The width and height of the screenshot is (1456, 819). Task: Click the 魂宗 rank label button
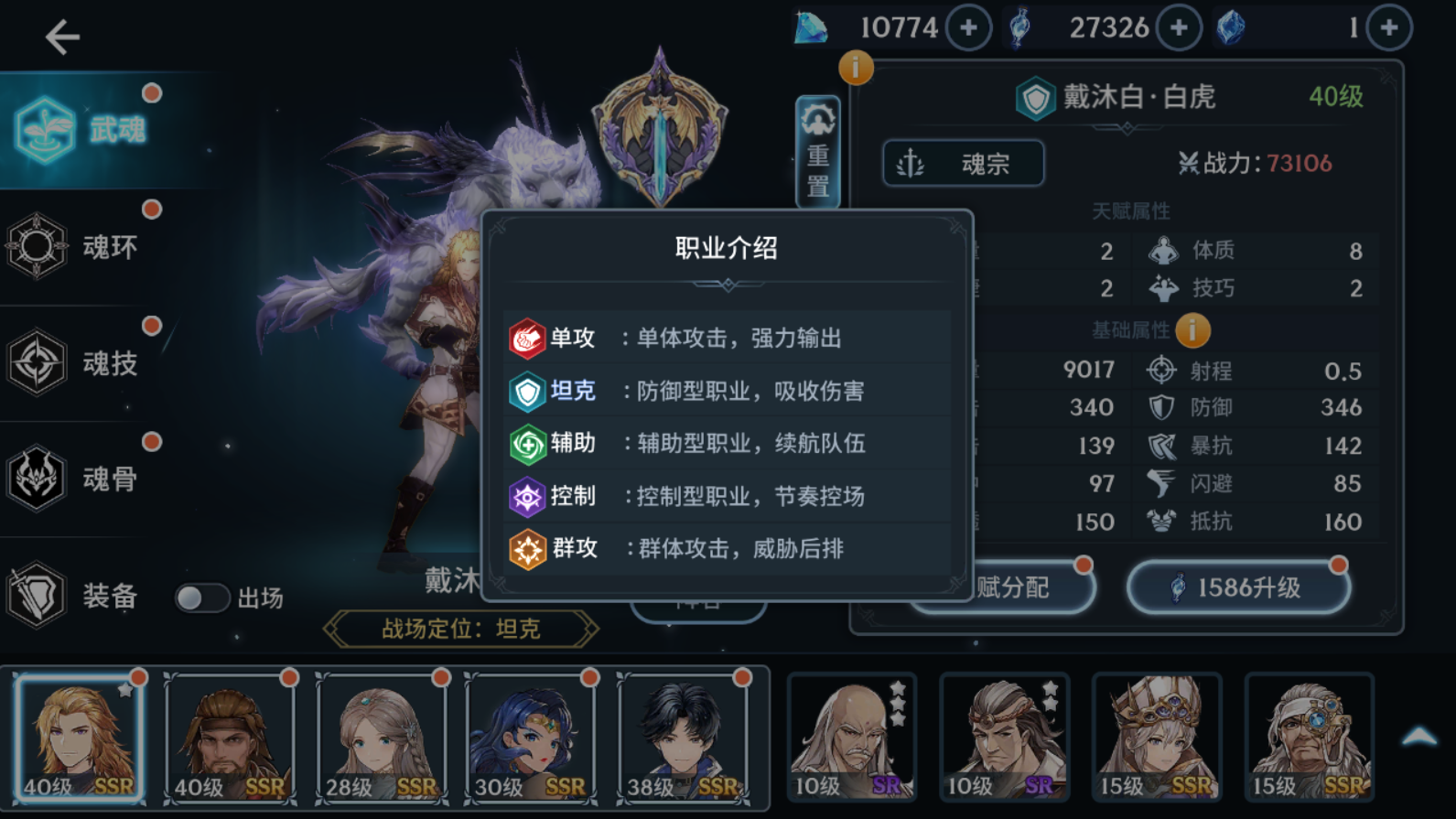pos(962,163)
